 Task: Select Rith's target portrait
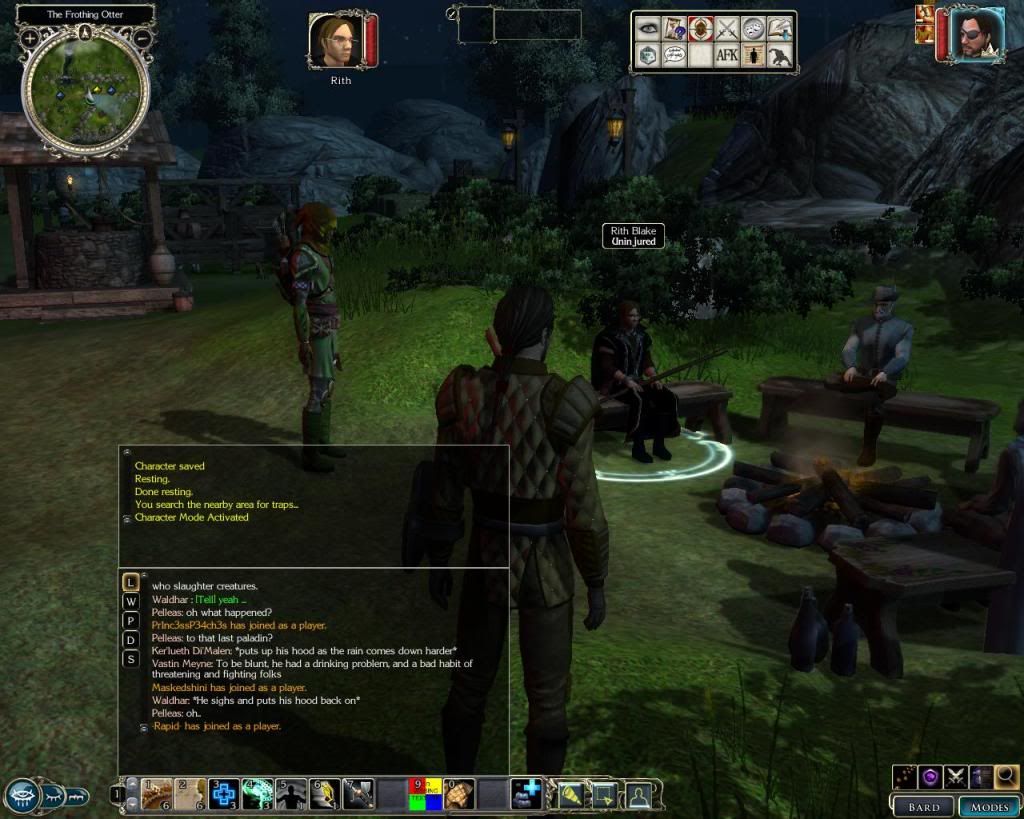tap(334, 41)
